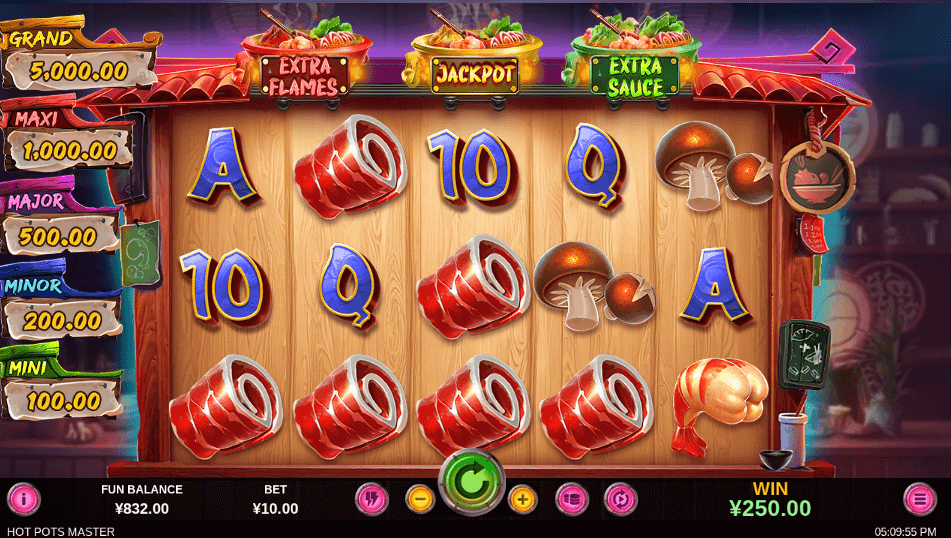951x538 pixels.
Task: Increase the bet with the plus button
Action: tap(522, 498)
